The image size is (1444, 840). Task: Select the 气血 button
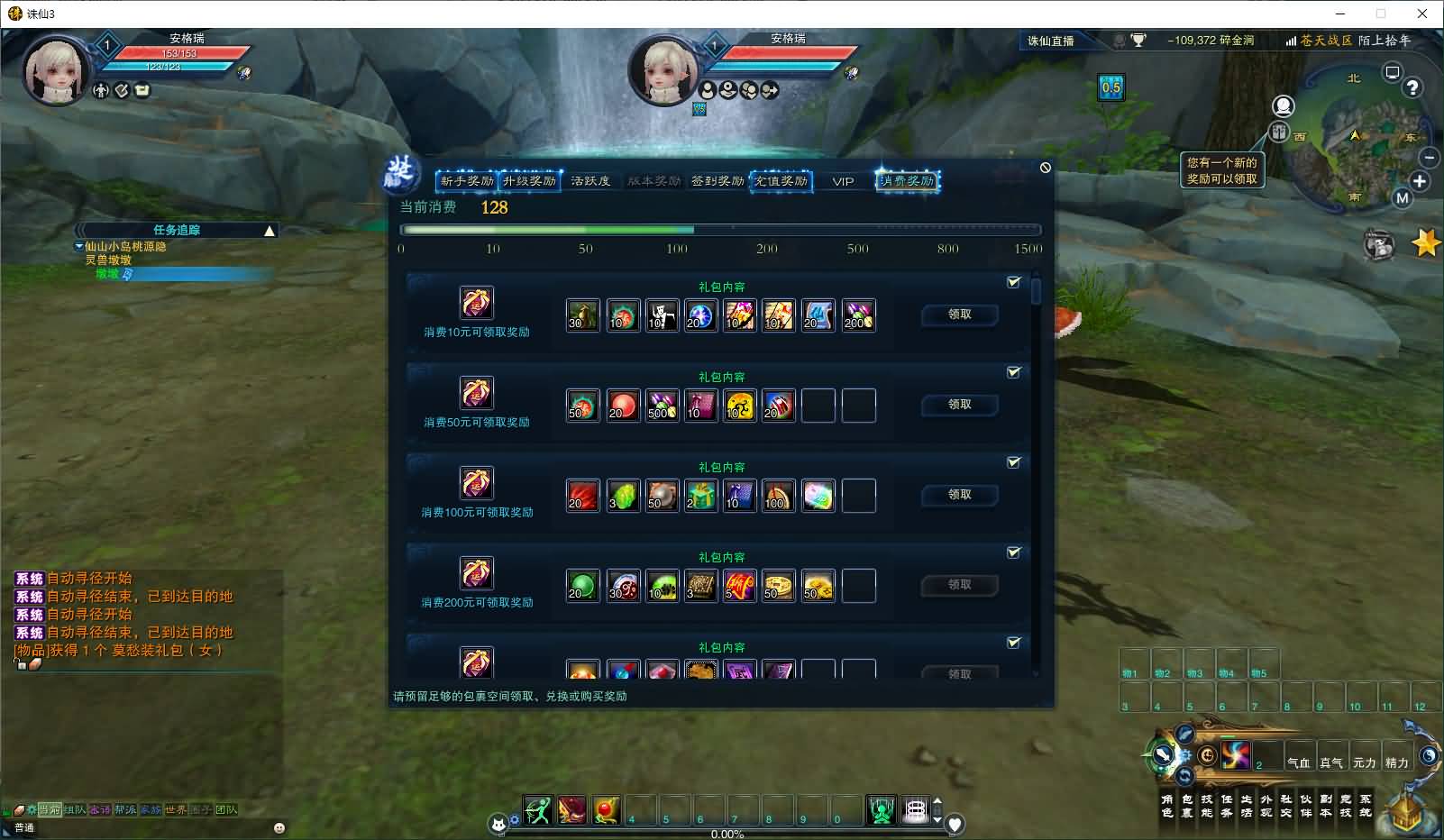pyautogui.click(x=1298, y=762)
